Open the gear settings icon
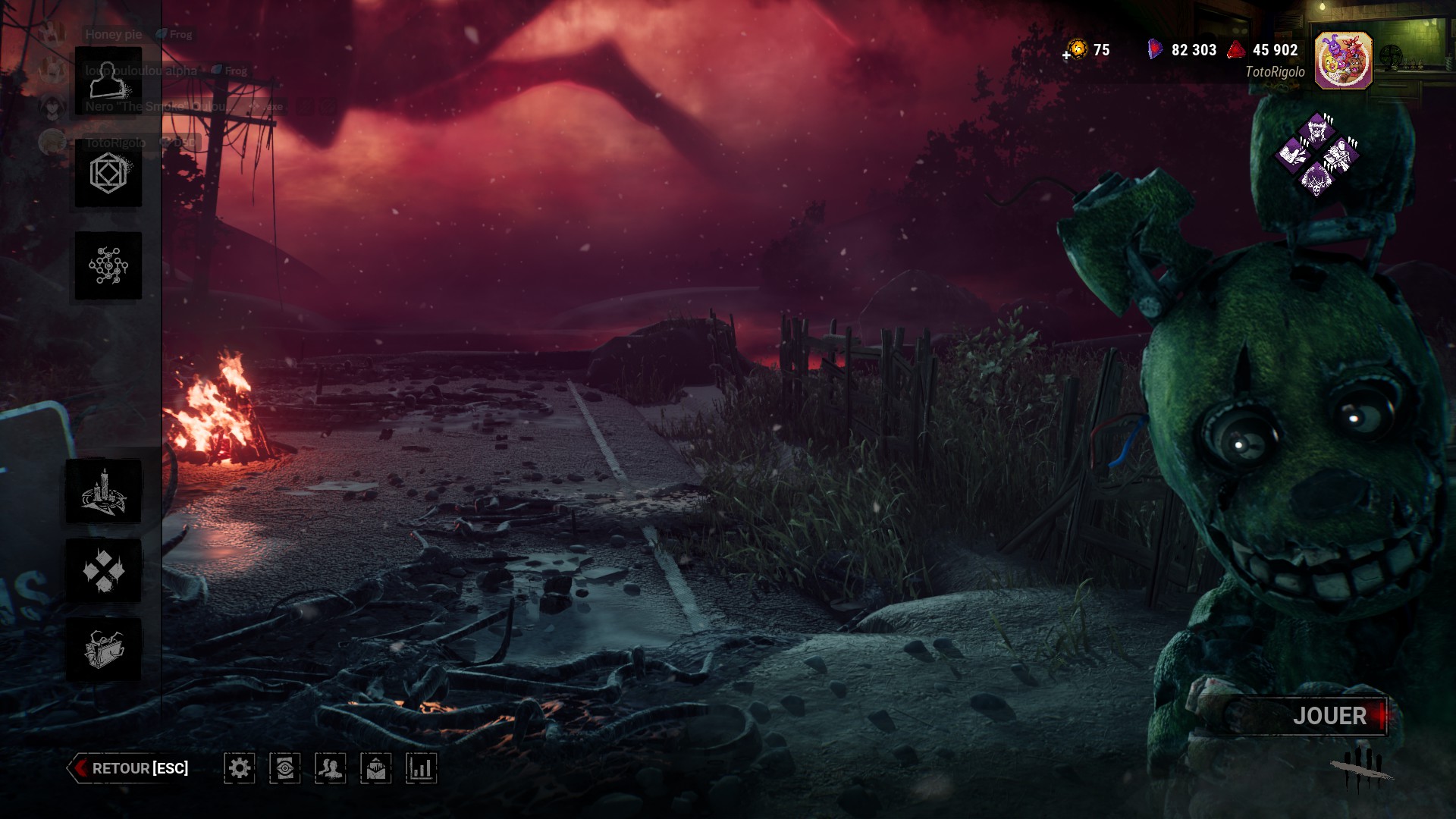 [240, 768]
